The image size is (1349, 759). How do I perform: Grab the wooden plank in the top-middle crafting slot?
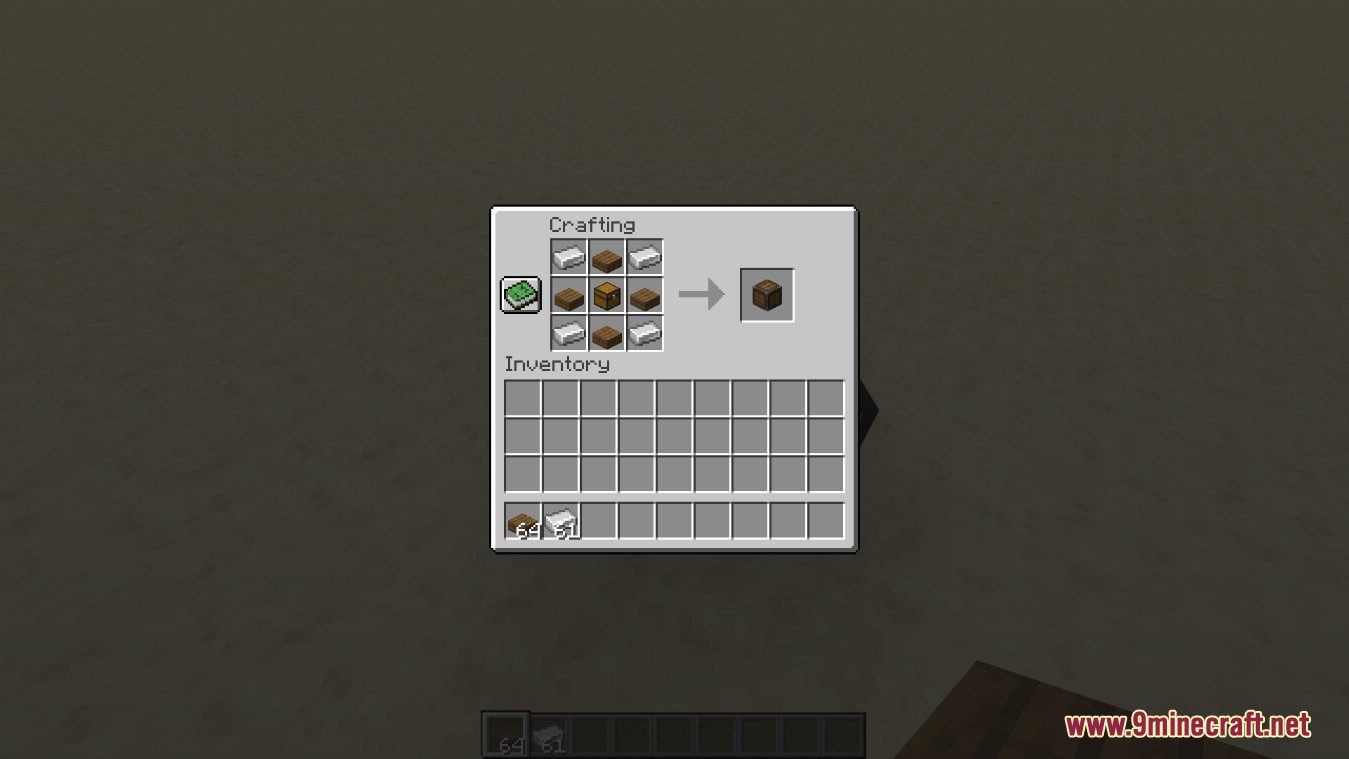tap(605, 256)
